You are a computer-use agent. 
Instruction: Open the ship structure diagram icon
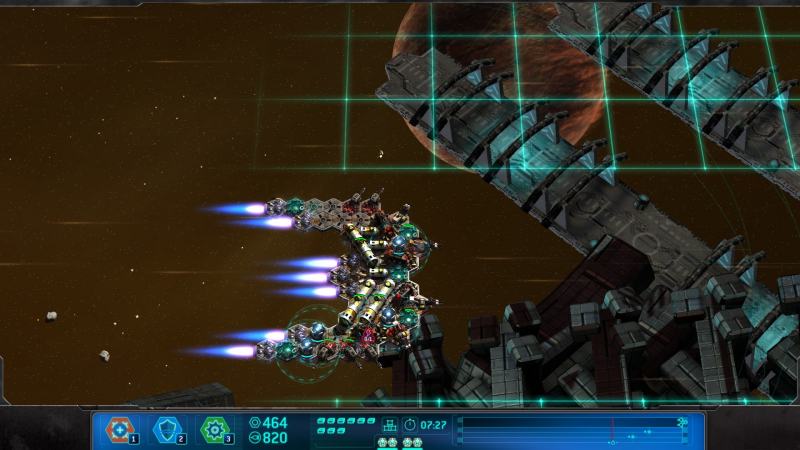(x=390, y=425)
